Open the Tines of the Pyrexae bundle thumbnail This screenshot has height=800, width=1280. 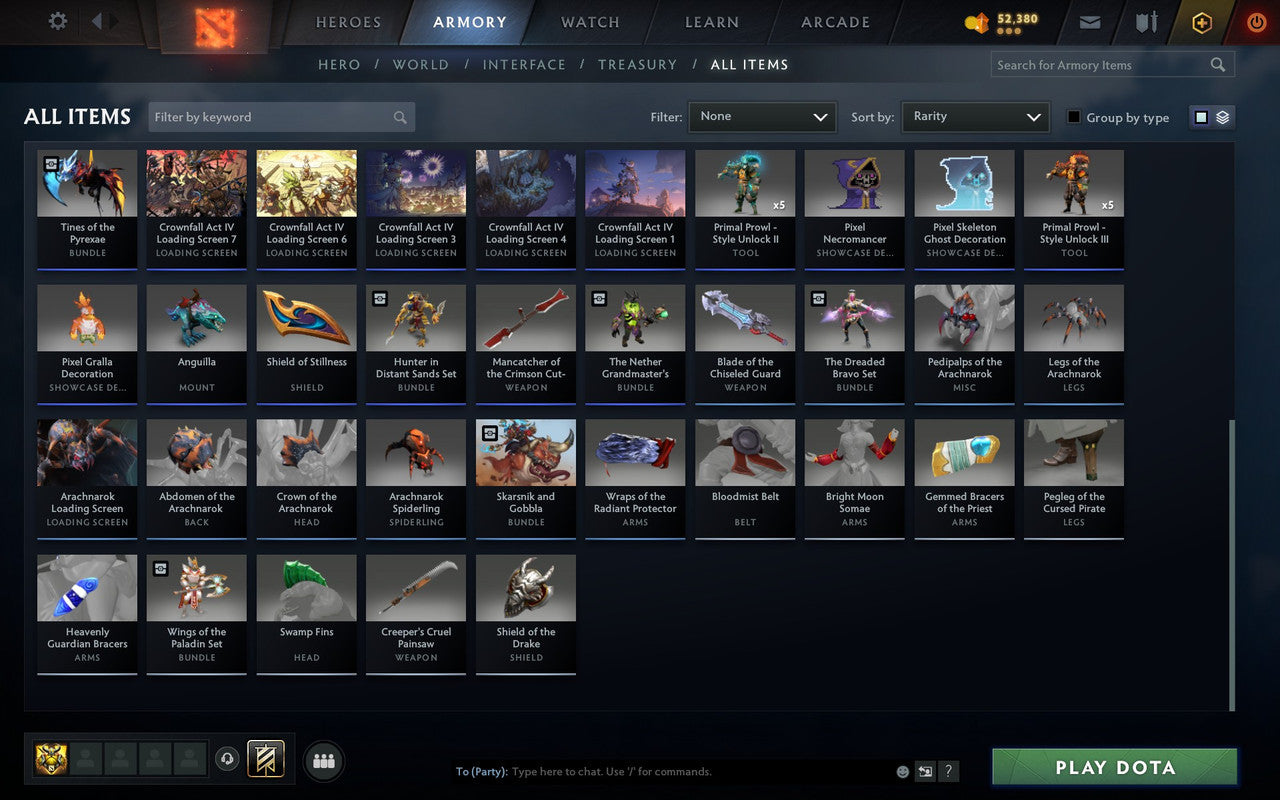[87, 183]
